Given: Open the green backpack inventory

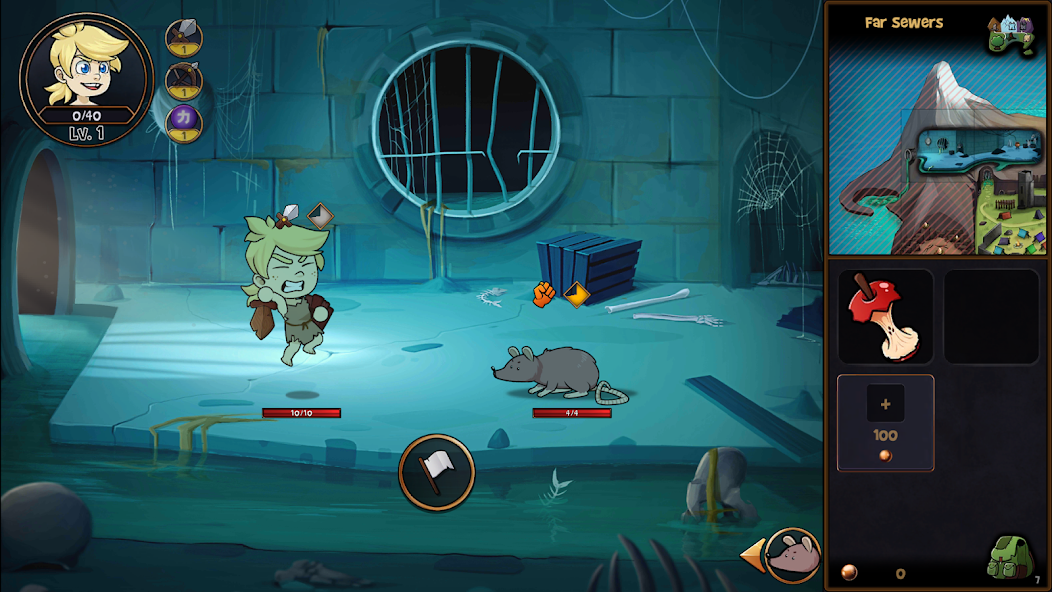Looking at the screenshot, I should (x=1011, y=558).
